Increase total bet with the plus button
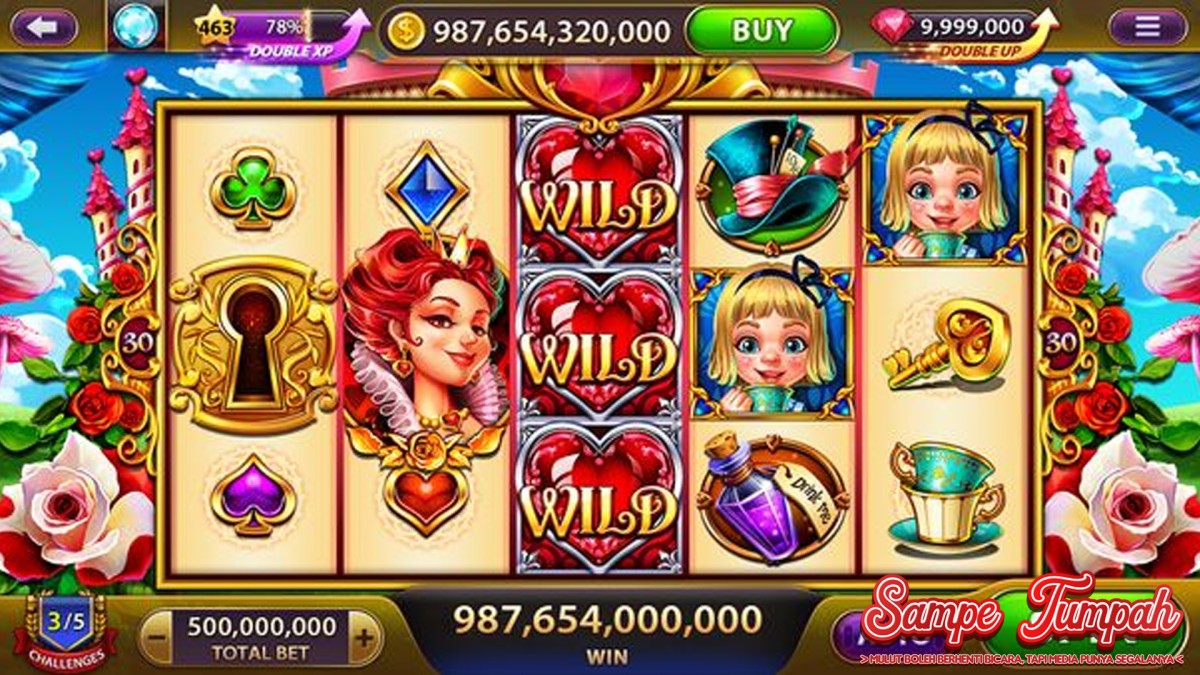 tap(365, 637)
